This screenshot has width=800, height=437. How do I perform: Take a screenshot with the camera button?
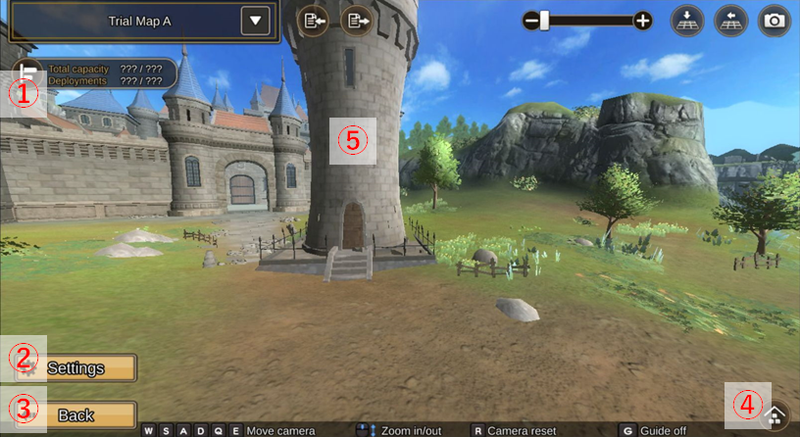click(773, 20)
